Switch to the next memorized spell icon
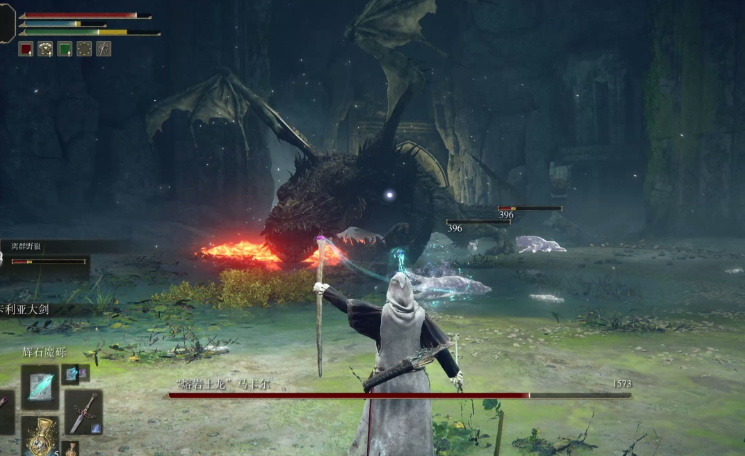745x456 pixels. pyautogui.click(x=71, y=374)
